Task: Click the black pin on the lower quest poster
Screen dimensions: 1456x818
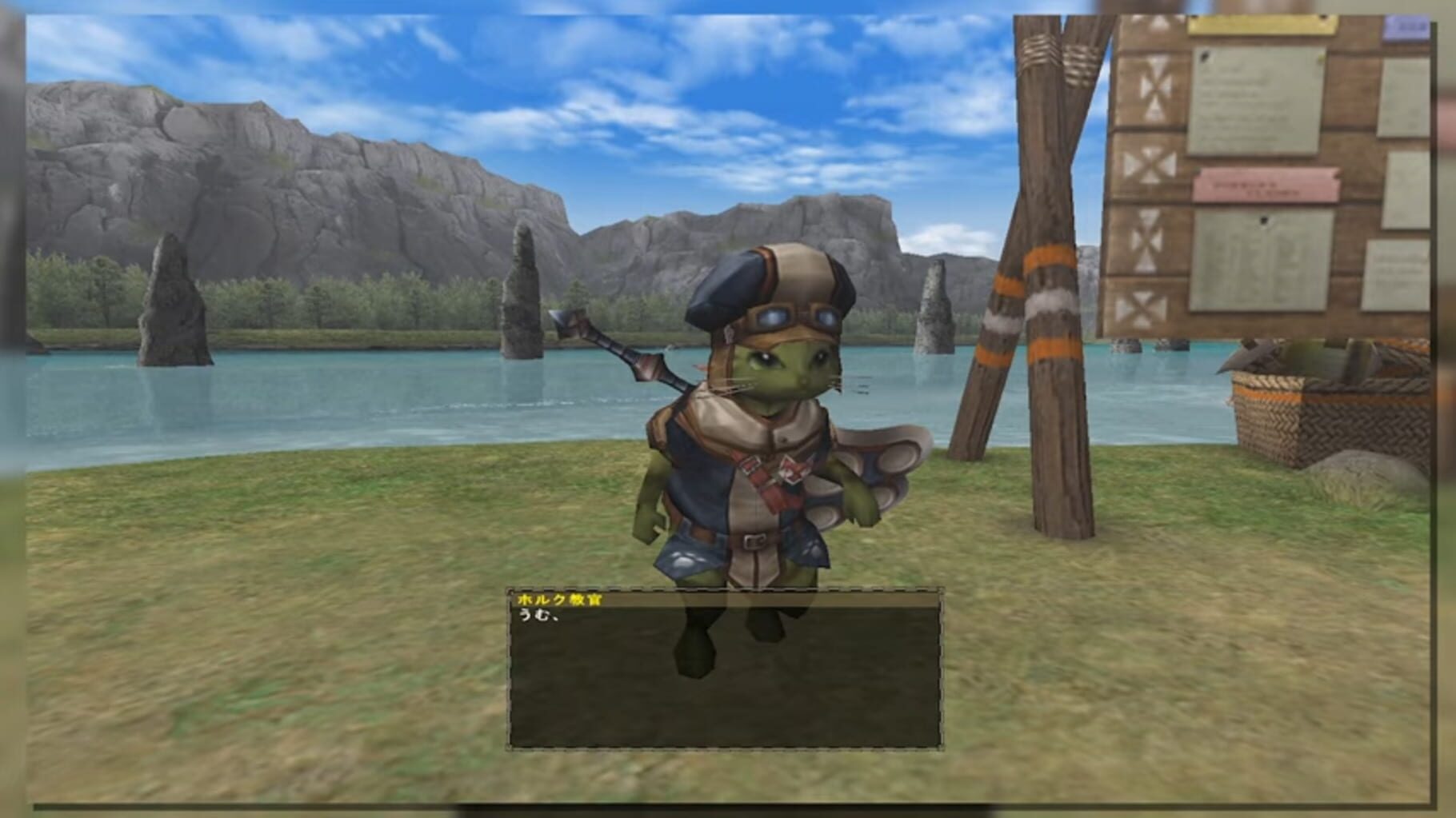Action: [x=1265, y=220]
